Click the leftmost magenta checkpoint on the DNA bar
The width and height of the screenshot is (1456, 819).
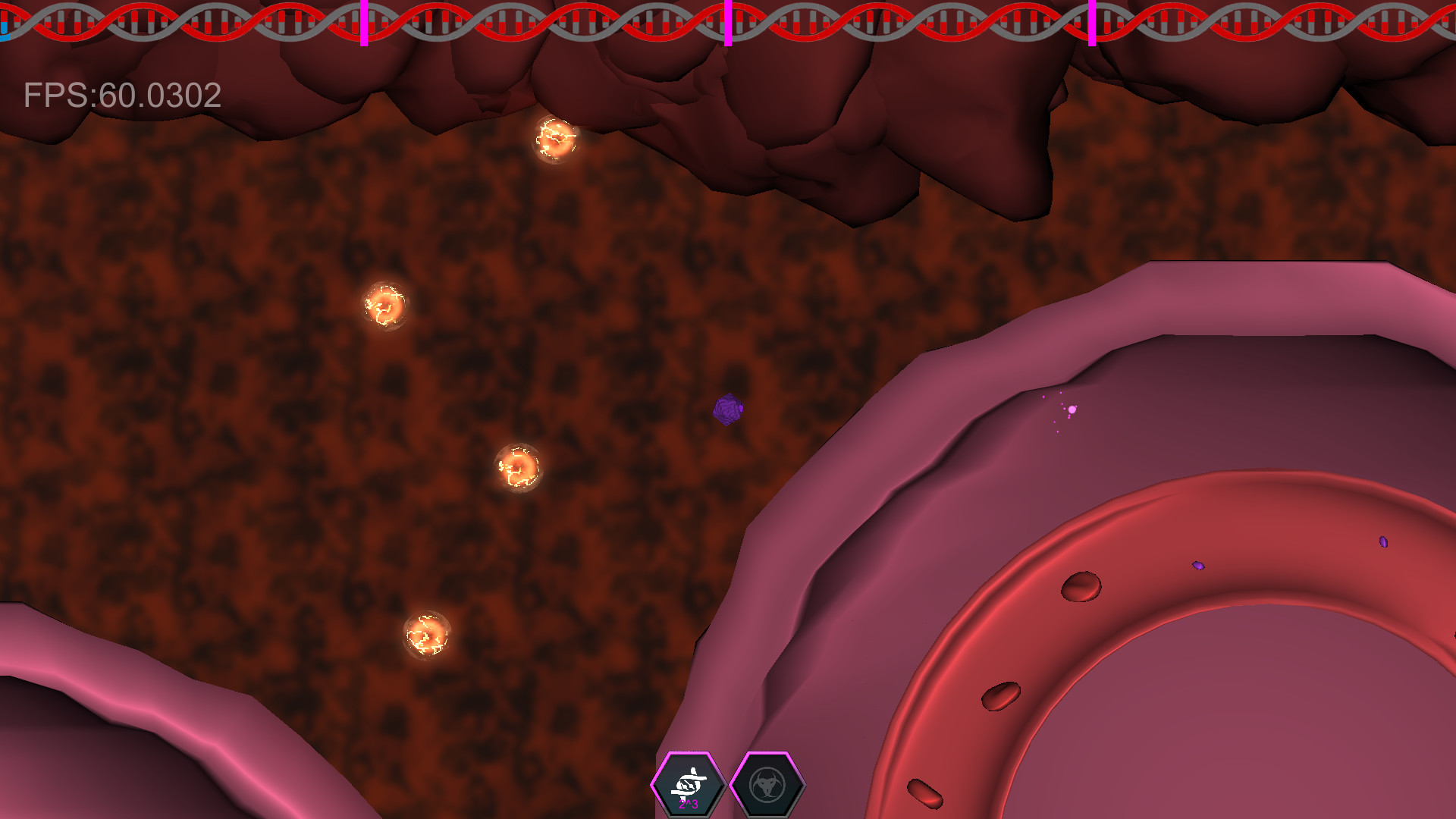coord(364,23)
